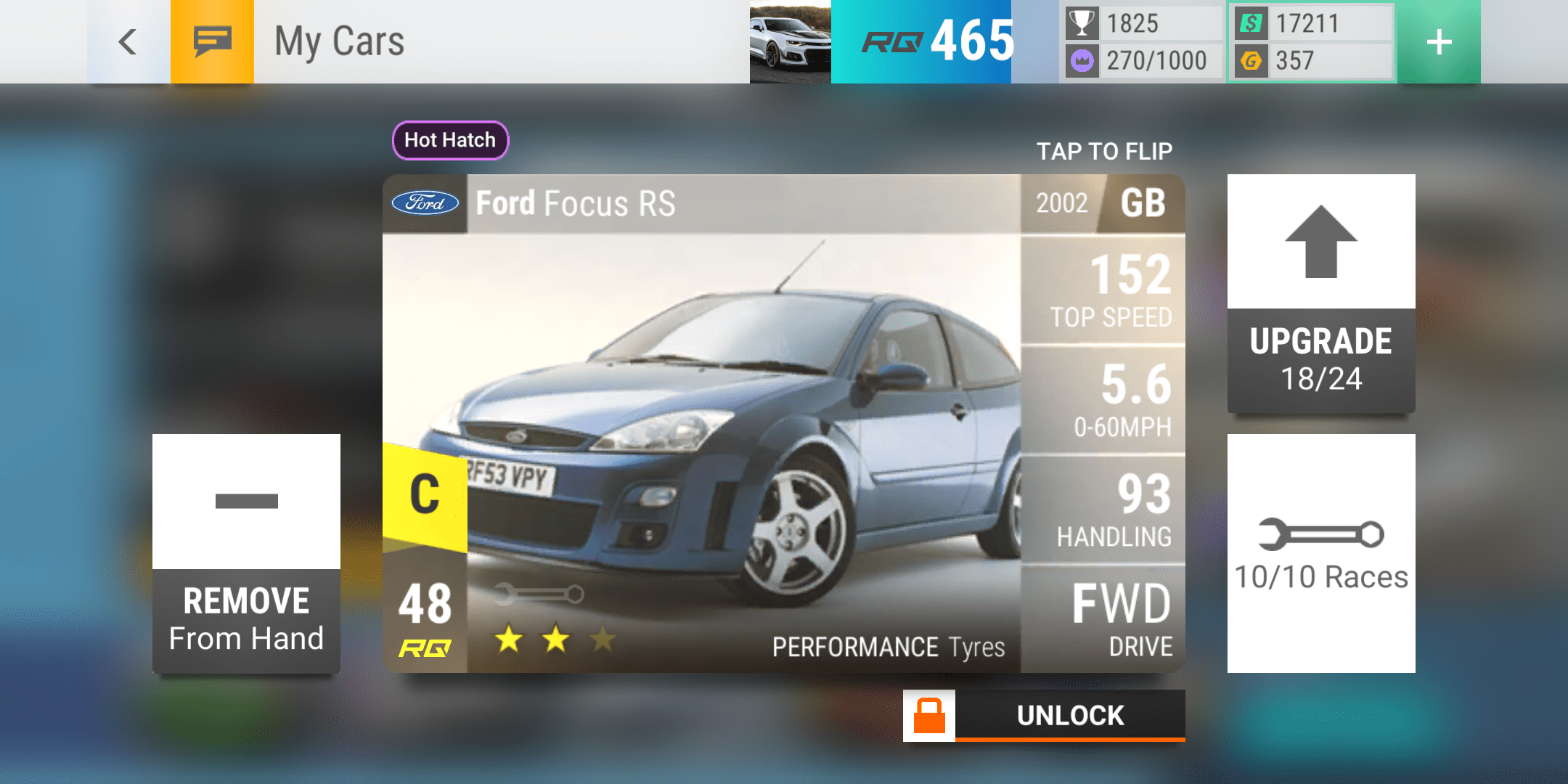
Task: Tap the green plus to add currency
Action: 1439,42
